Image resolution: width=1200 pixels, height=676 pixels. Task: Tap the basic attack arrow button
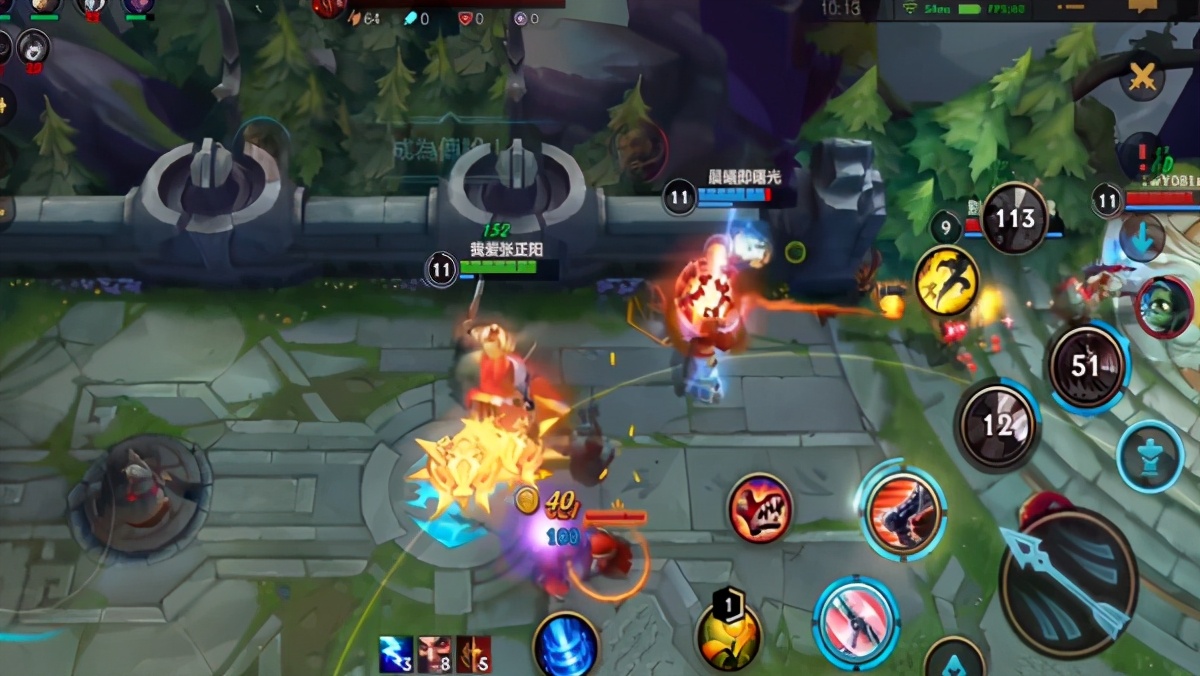coord(1067,582)
